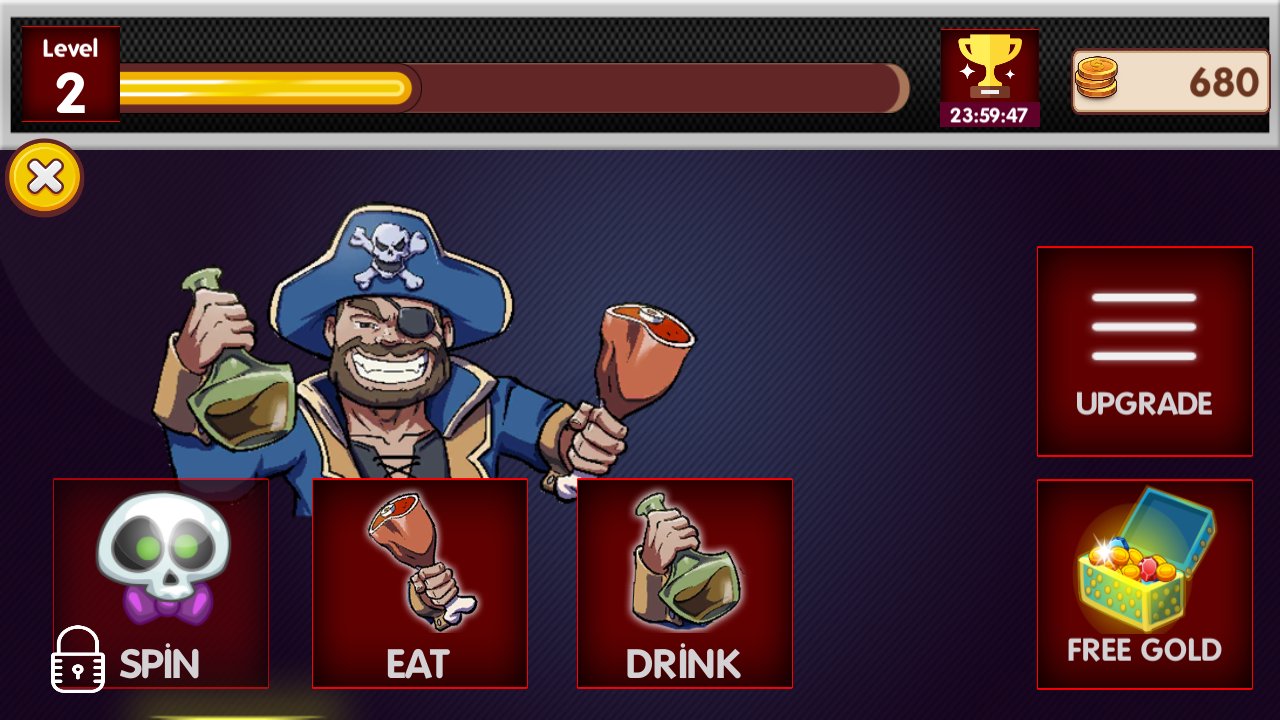This screenshot has height=720, width=1280.
Task: Click the padlock on the Spin panel
Action: (x=76, y=660)
